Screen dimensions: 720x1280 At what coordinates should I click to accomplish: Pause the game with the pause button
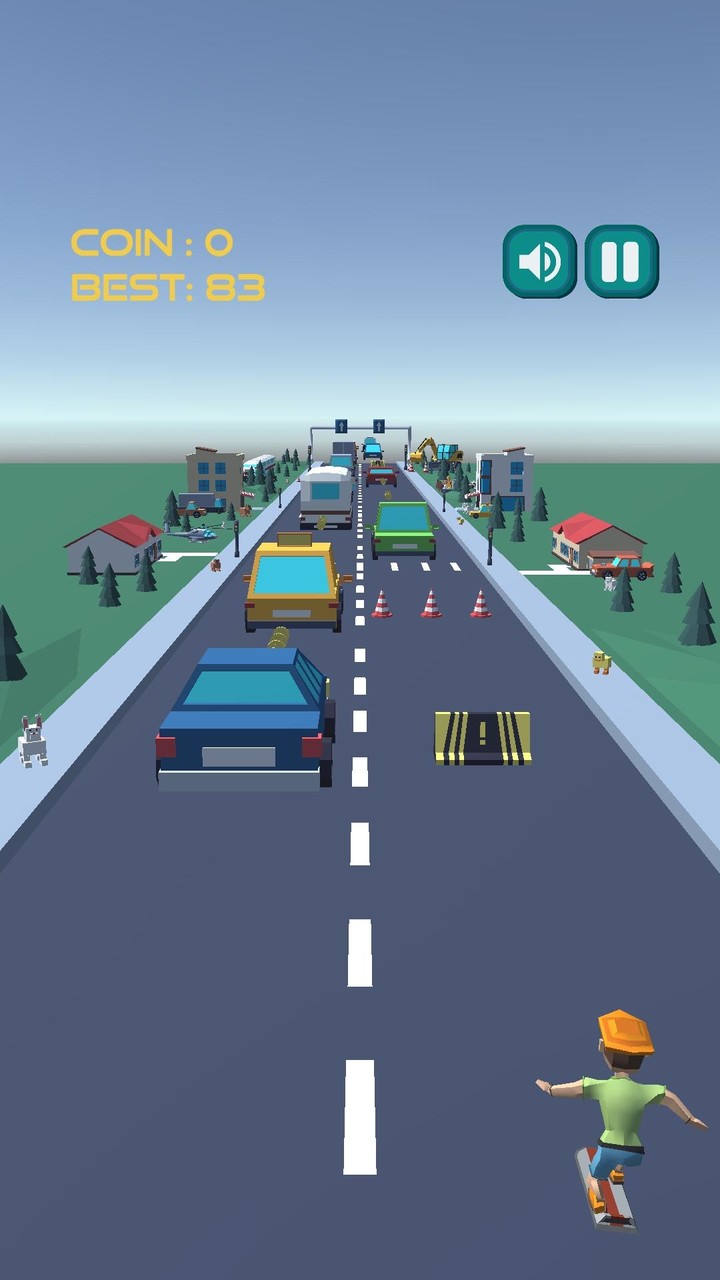point(621,262)
